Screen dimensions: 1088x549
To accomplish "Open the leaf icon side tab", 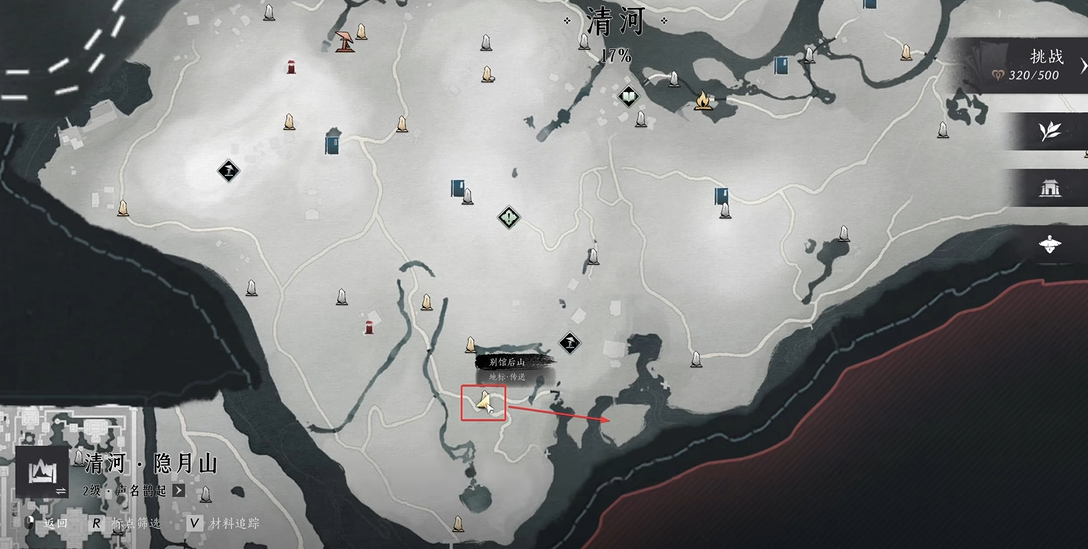I will click(1049, 132).
